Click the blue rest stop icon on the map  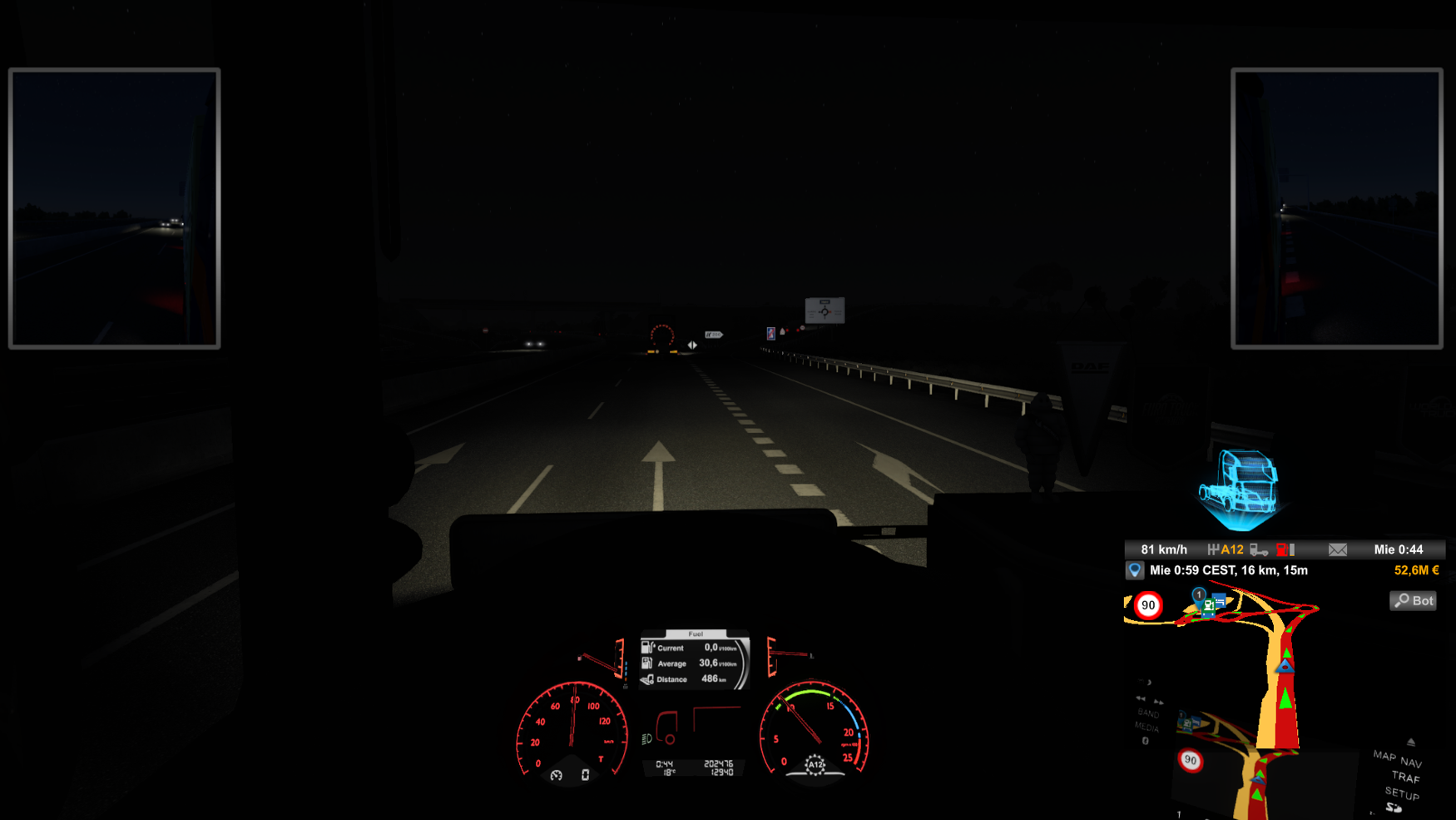(1218, 601)
